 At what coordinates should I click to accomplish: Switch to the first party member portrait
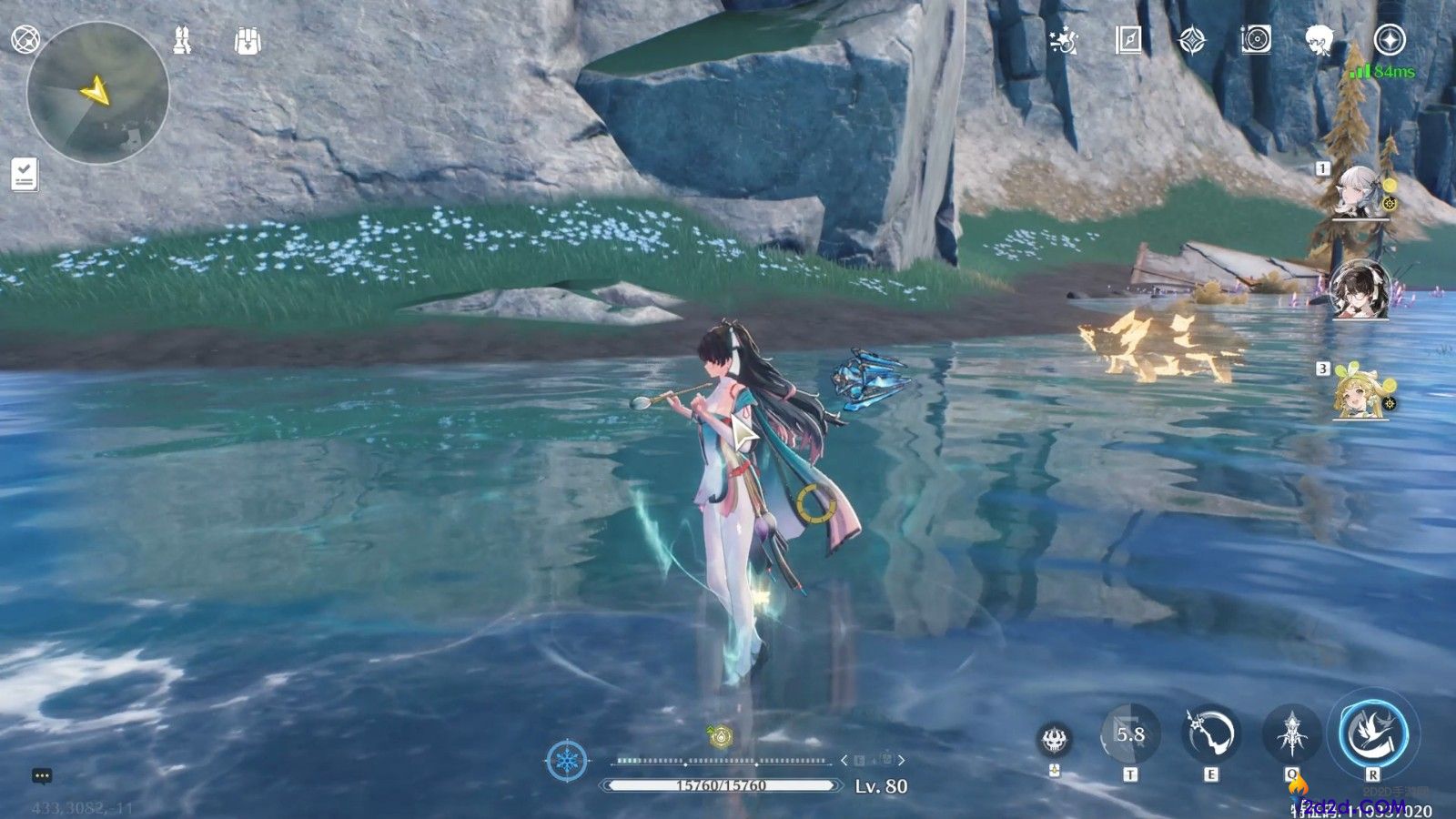pos(1360,192)
